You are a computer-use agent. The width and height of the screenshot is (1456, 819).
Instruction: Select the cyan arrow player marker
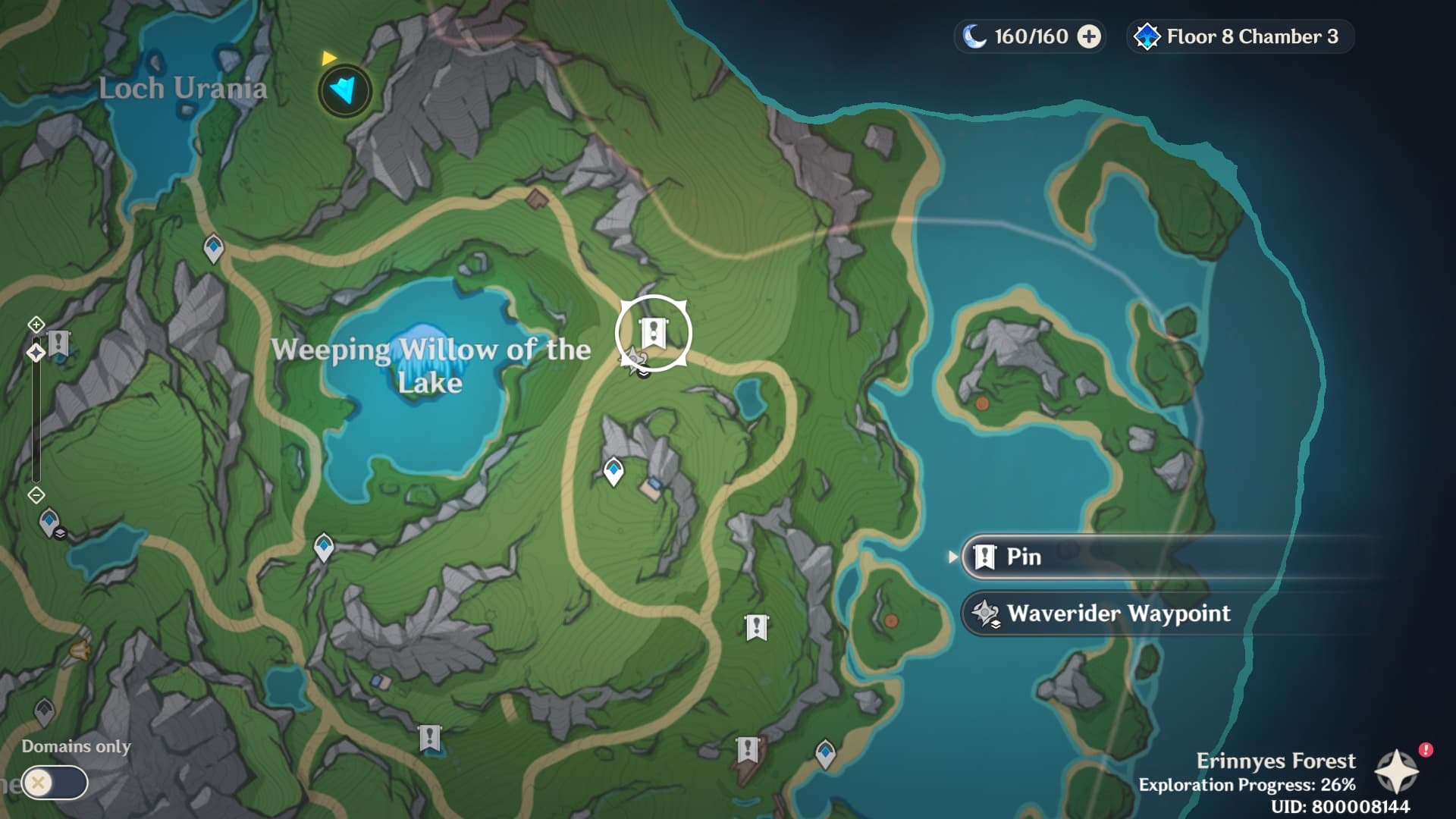(345, 90)
